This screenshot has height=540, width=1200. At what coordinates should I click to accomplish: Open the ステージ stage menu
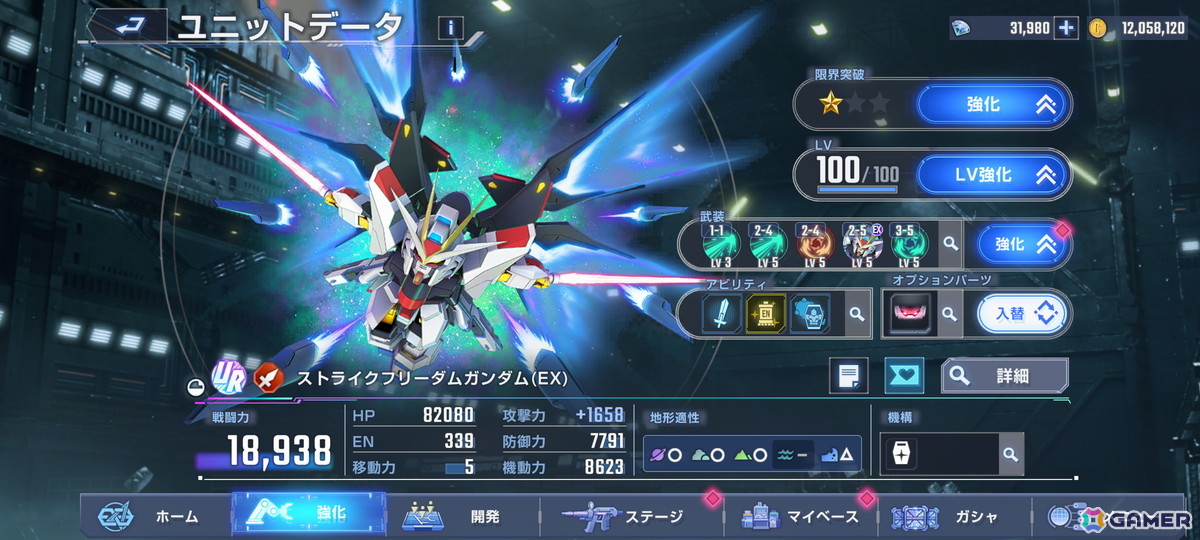pyautogui.click(x=625, y=516)
